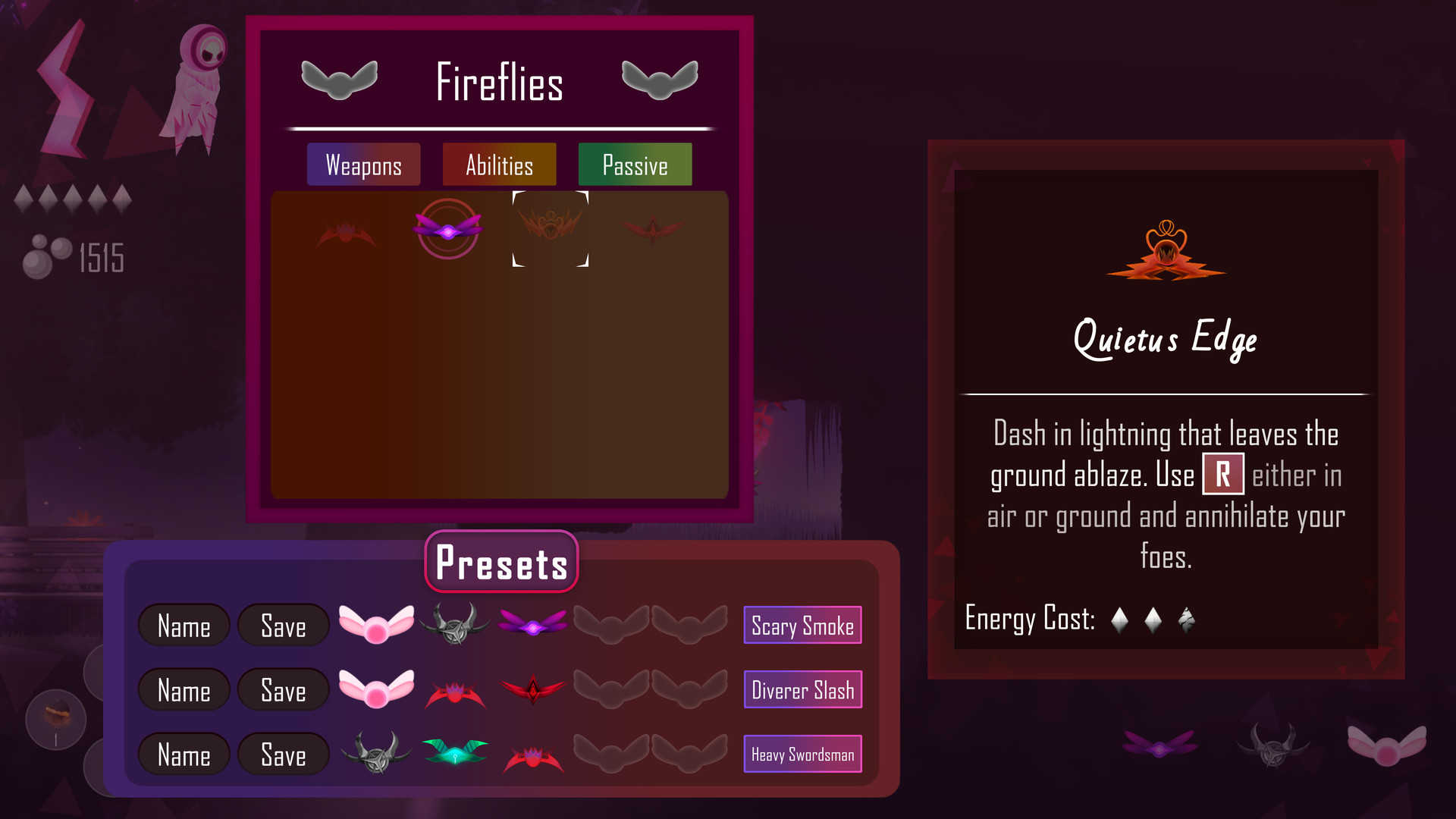Image resolution: width=1456 pixels, height=819 pixels.
Task: Save the Heavy Swordsman preset
Action: click(283, 754)
